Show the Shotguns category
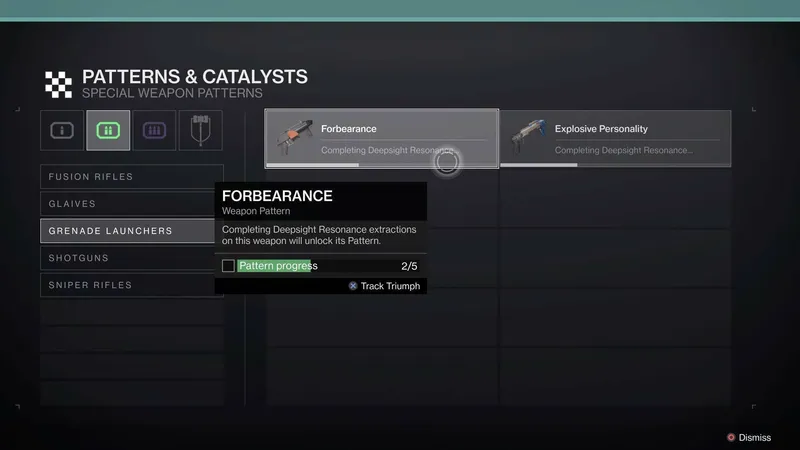The width and height of the screenshot is (800, 450). point(131,258)
